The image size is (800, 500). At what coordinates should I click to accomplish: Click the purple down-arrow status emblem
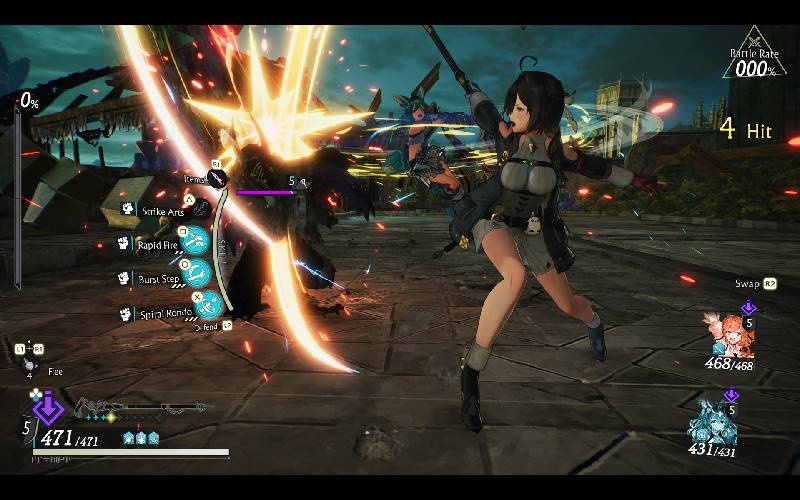[47, 408]
